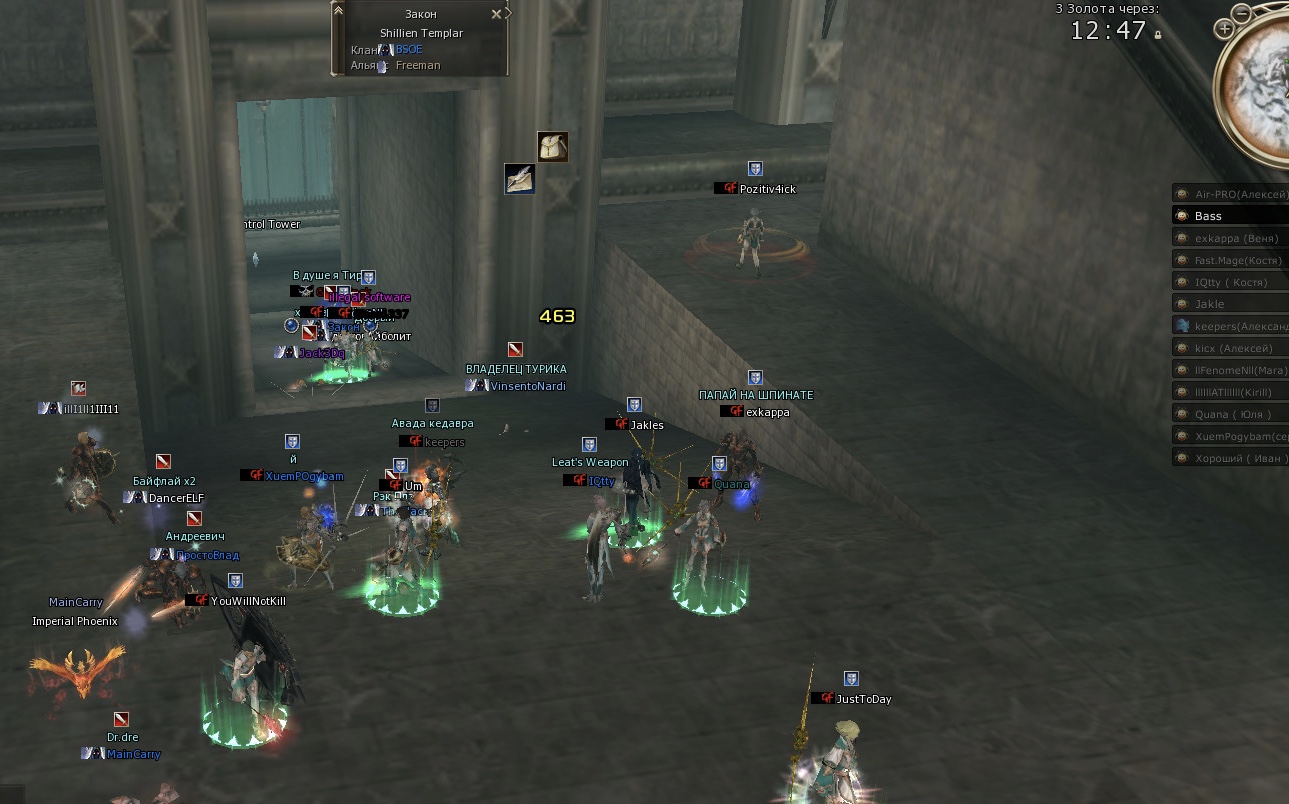The image size is (1289, 804).
Task: Click the minimap plus zoom button
Action: click(1224, 30)
